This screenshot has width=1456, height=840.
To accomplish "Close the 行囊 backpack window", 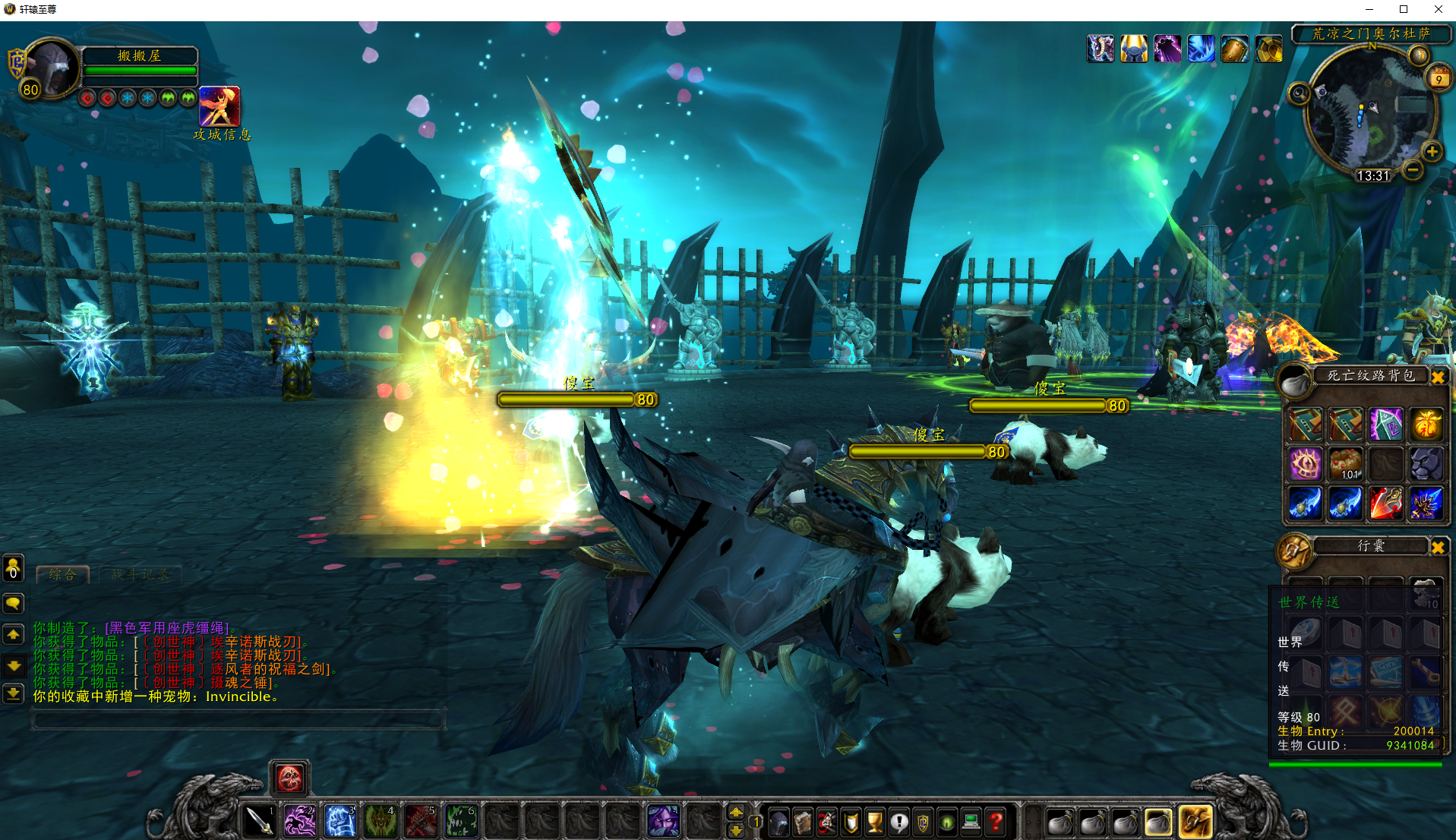I will click(x=1438, y=547).
